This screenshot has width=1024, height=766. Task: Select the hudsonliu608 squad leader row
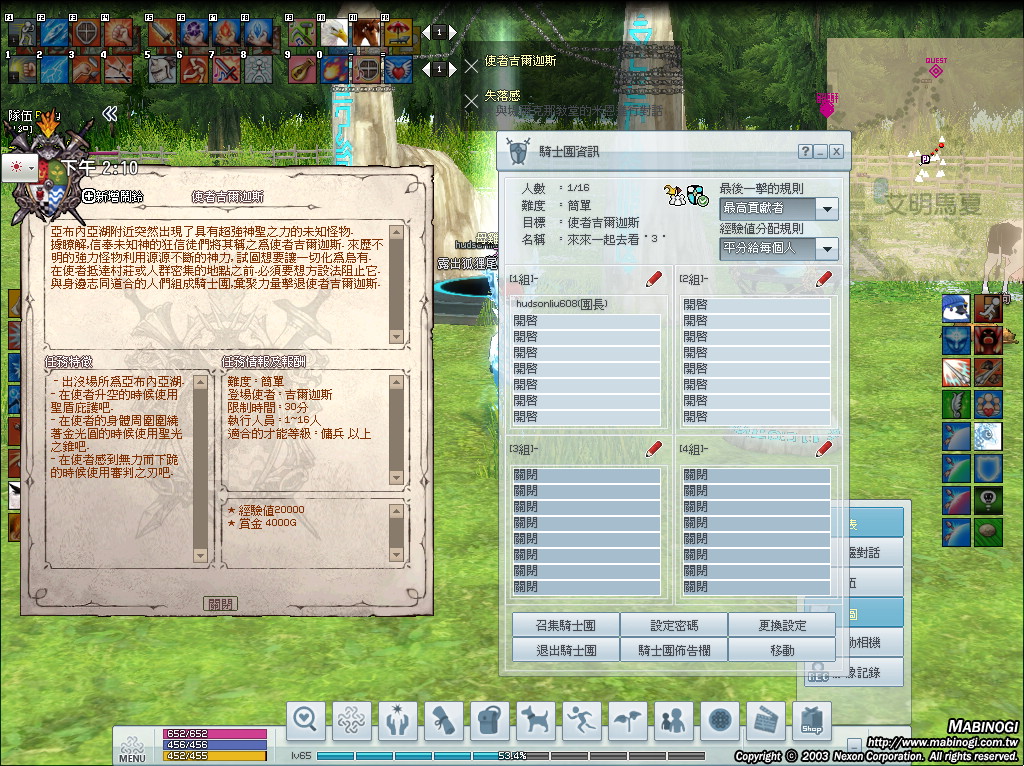[585, 304]
